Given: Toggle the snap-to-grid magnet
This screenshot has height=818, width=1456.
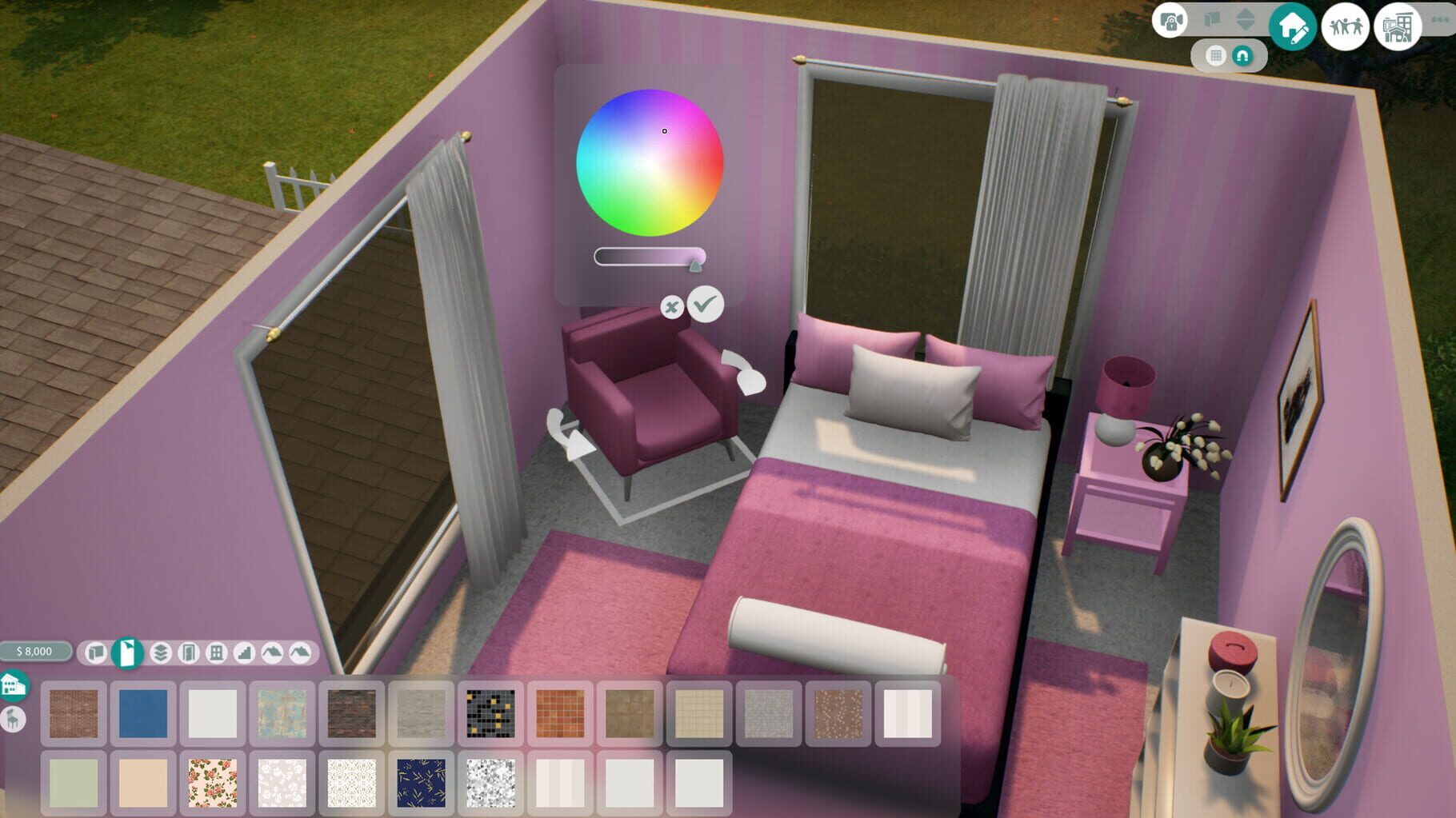Looking at the screenshot, I should [1242, 57].
